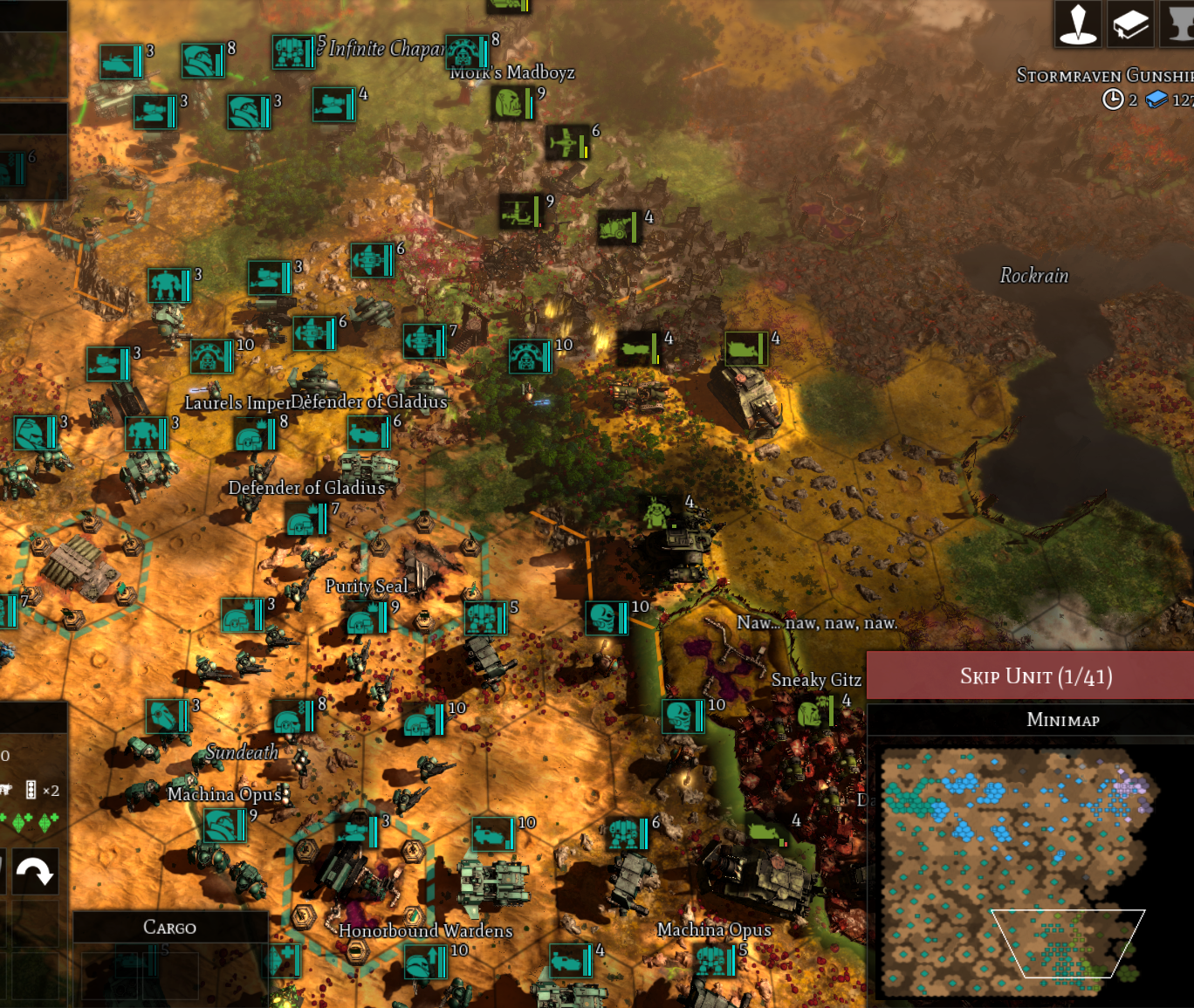This screenshot has height=1008, width=1194.
Task: Select the Infinite Chapar dreadnought unit badge
Action: (x=292, y=52)
